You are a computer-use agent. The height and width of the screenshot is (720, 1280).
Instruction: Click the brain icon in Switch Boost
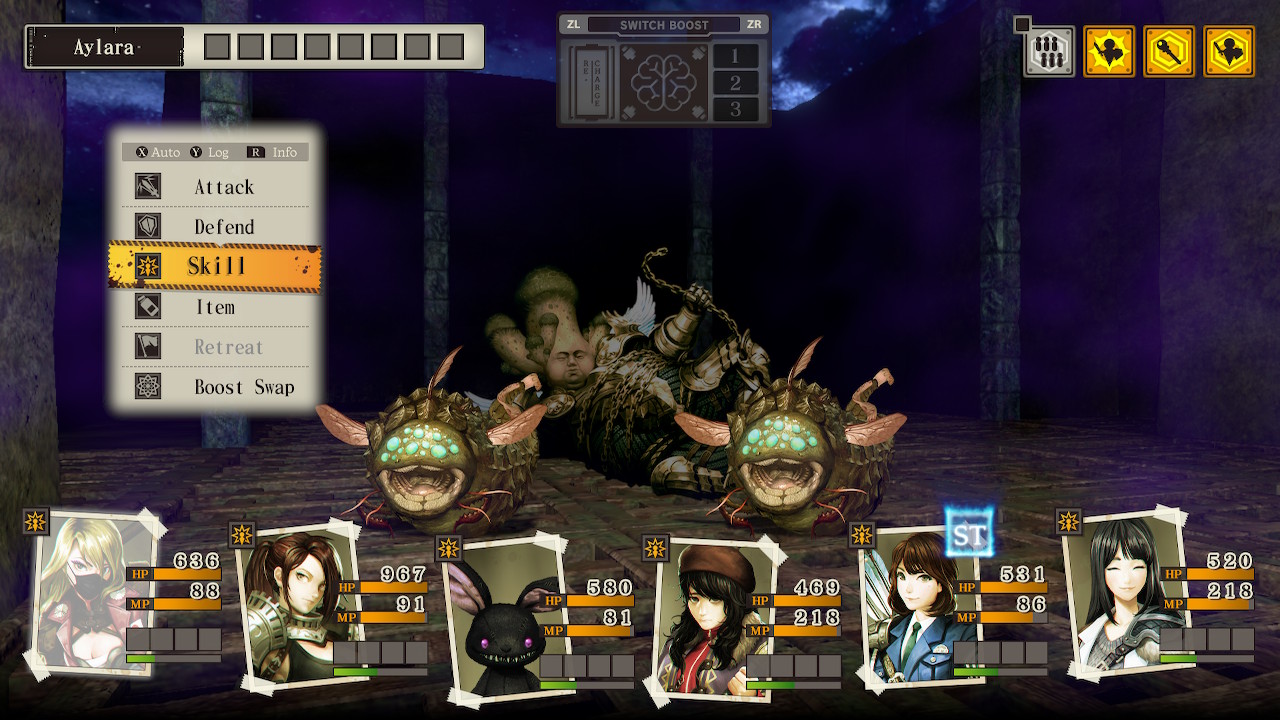[664, 82]
